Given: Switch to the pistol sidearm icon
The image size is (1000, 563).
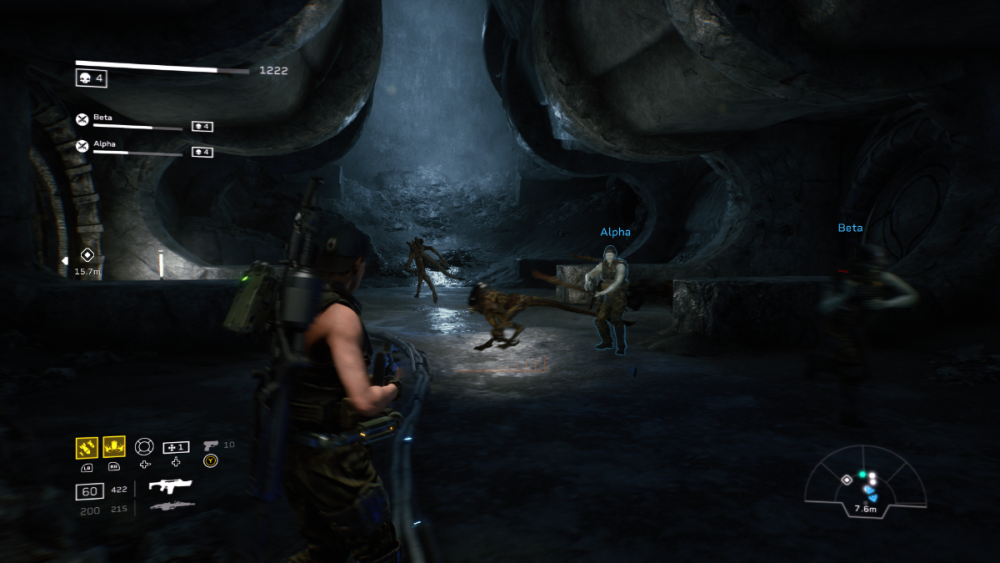Looking at the screenshot, I should (211, 445).
